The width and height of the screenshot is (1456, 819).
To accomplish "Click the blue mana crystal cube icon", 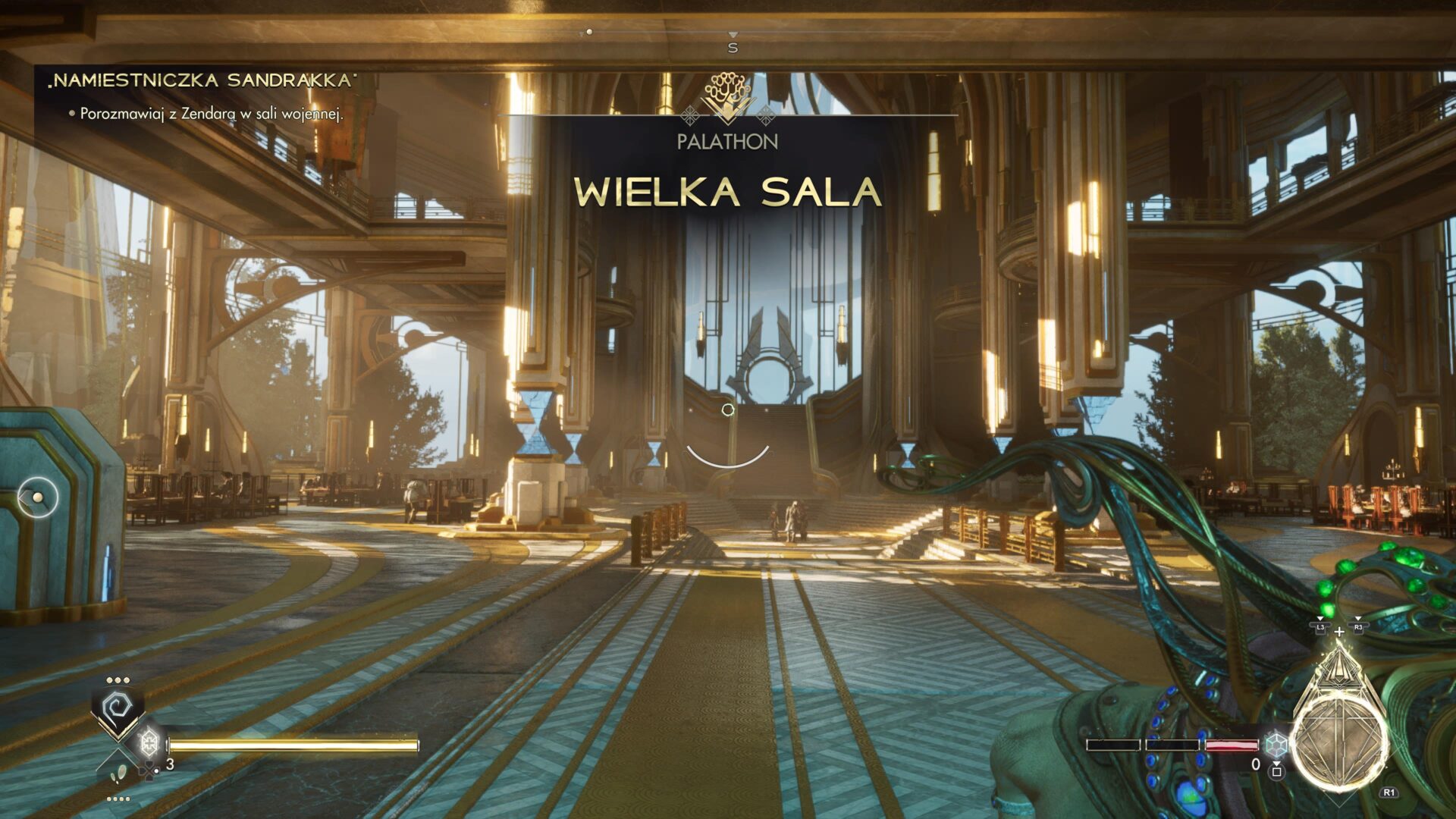I will click(1276, 744).
